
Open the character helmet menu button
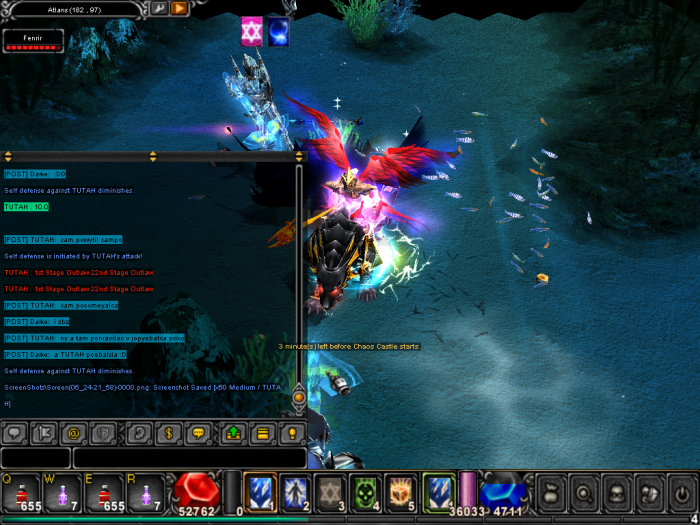[617, 493]
